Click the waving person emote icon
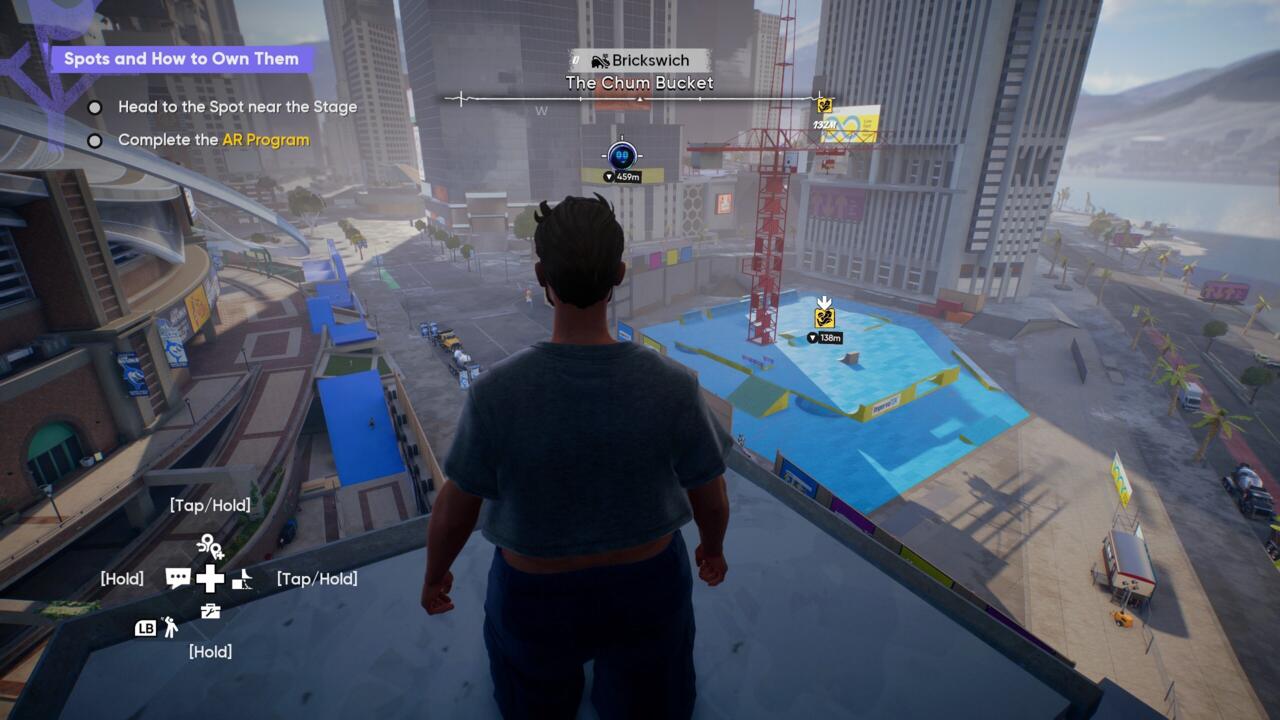 pos(170,627)
